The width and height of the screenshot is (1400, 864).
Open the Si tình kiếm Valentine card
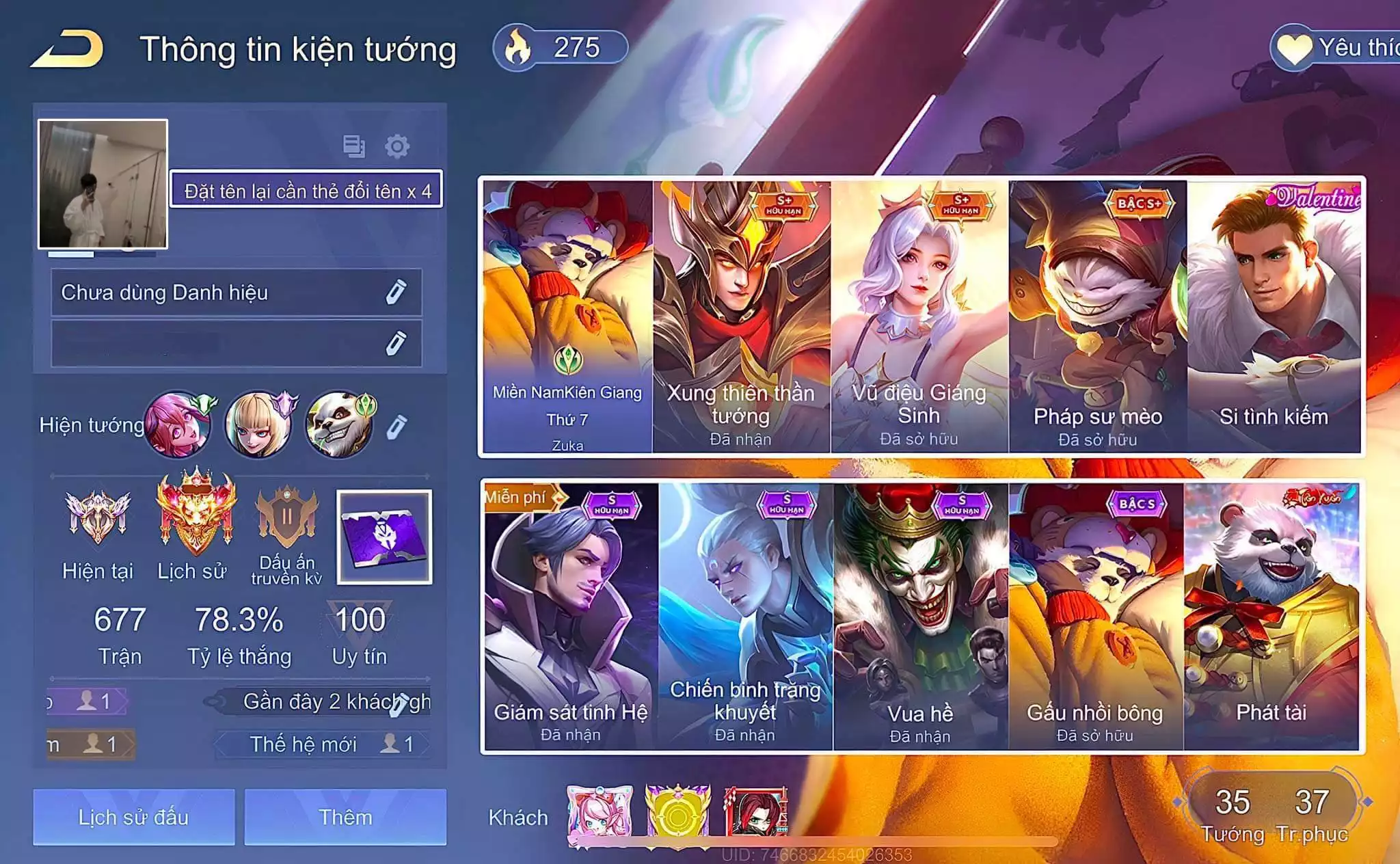click(x=1274, y=316)
